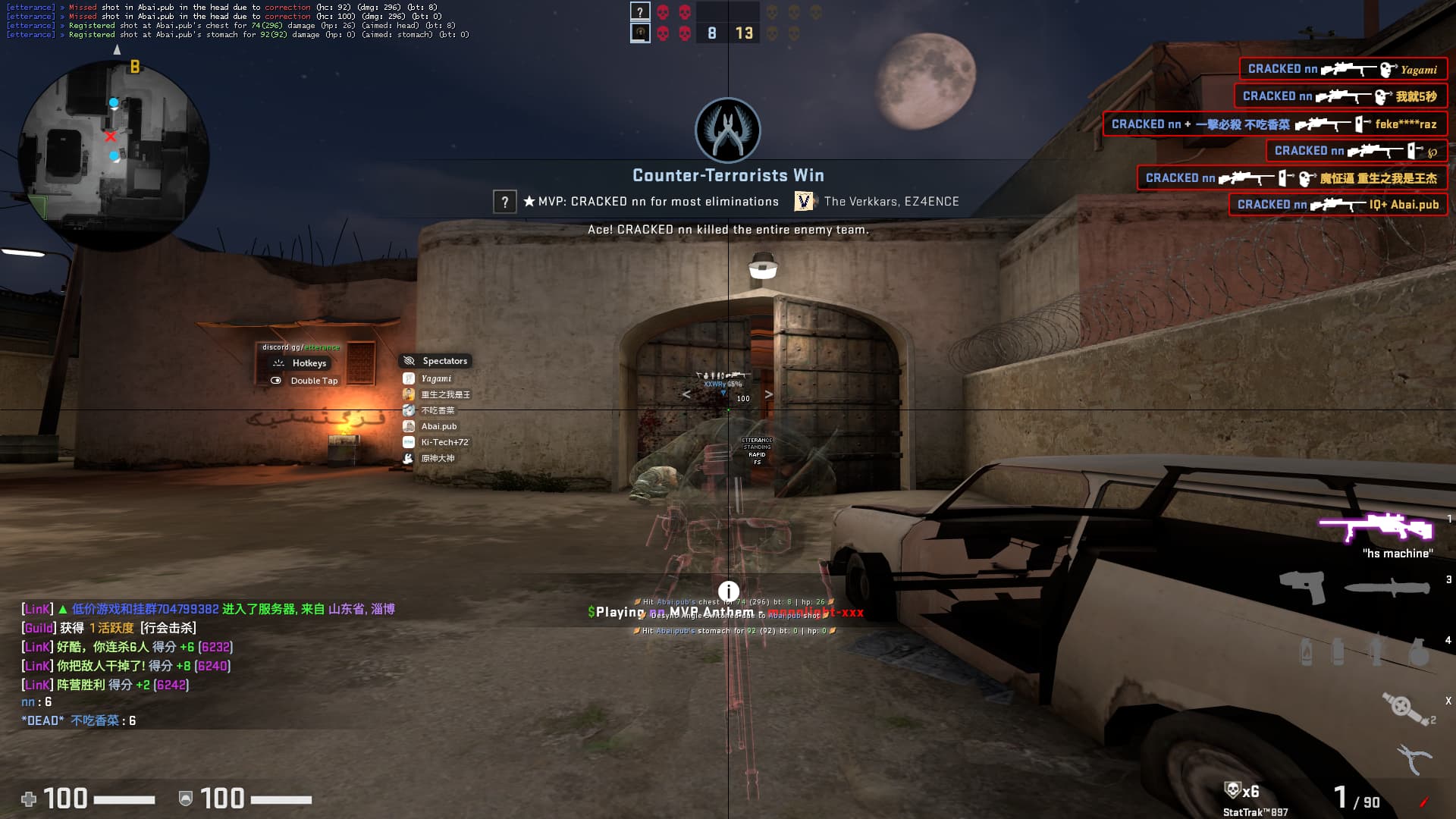The height and width of the screenshot is (819, 1456).
Task: Click the right arrow to switch spectated player
Action: click(770, 394)
